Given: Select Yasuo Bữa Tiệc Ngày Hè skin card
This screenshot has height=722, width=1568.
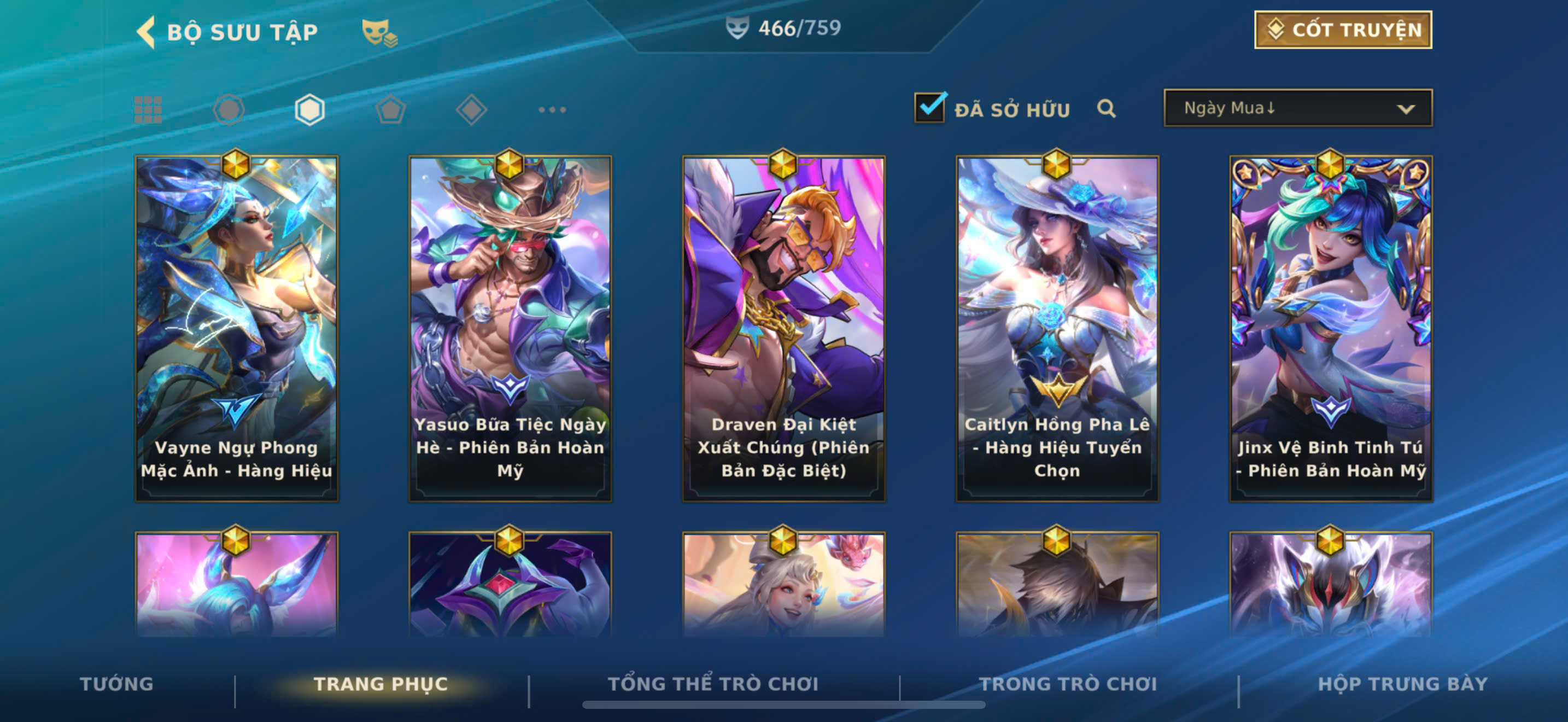Looking at the screenshot, I should point(510,329).
